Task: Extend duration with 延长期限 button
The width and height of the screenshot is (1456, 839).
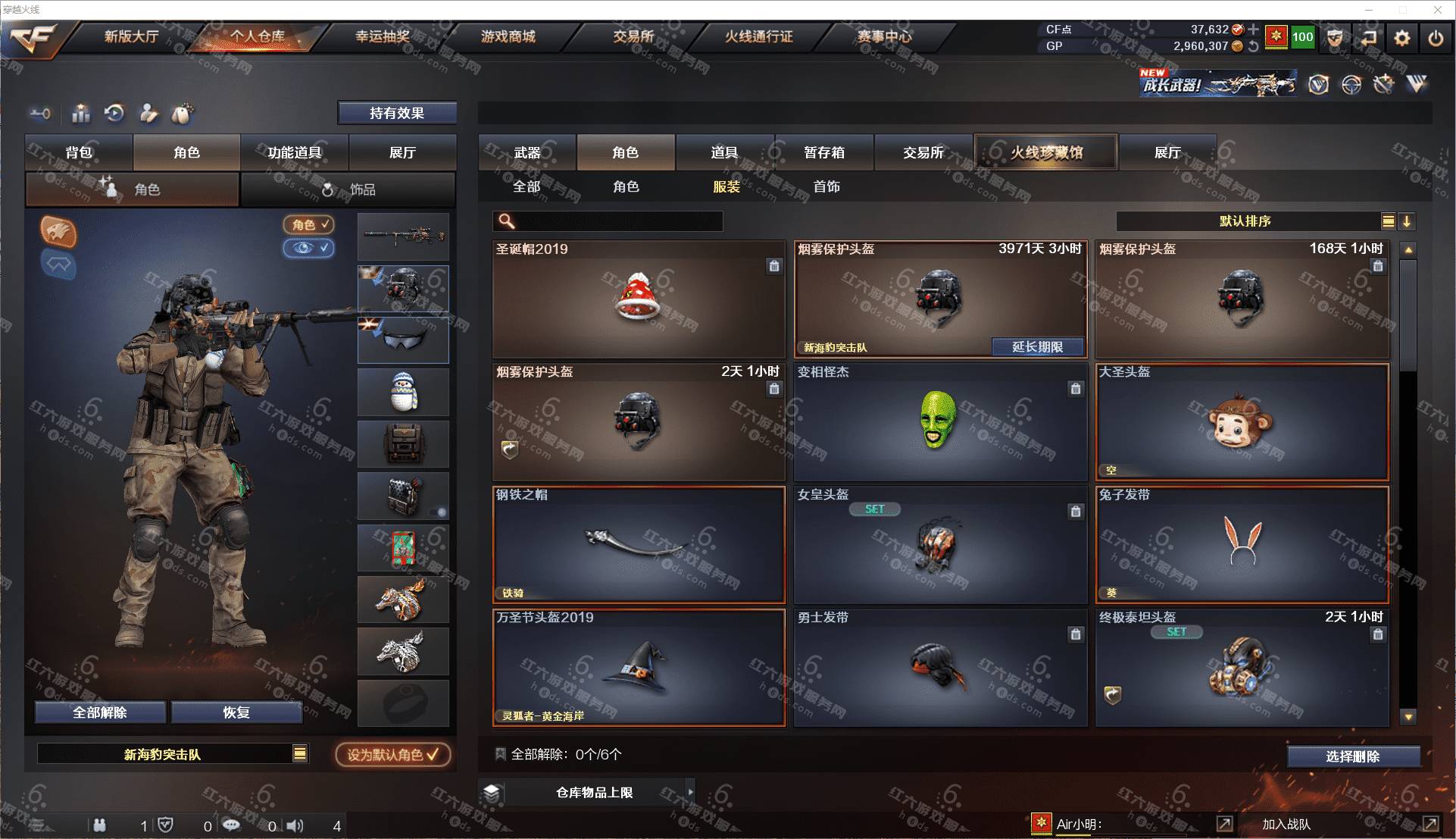Action: click(x=1037, y=347)
